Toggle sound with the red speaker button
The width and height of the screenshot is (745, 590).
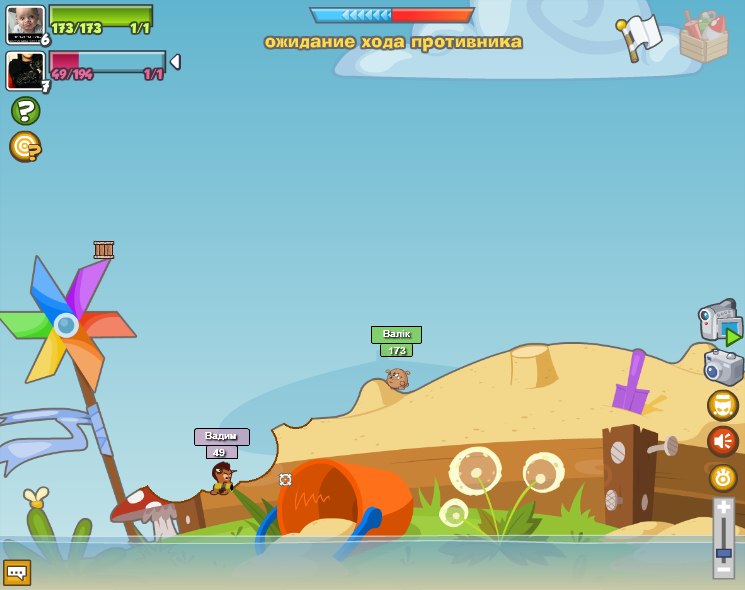(722, 441)
